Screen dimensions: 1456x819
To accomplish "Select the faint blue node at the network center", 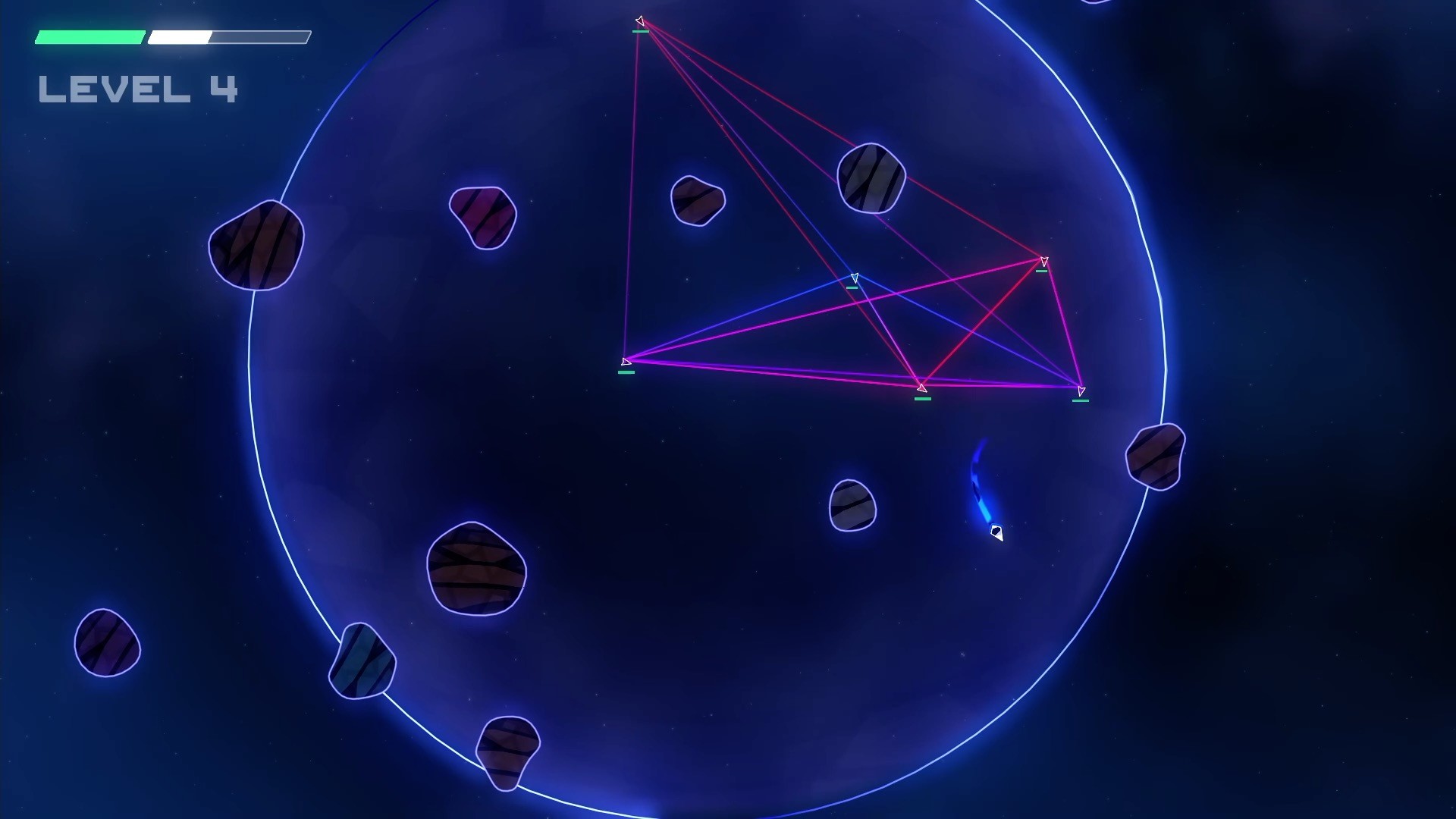I will [854, 278].
